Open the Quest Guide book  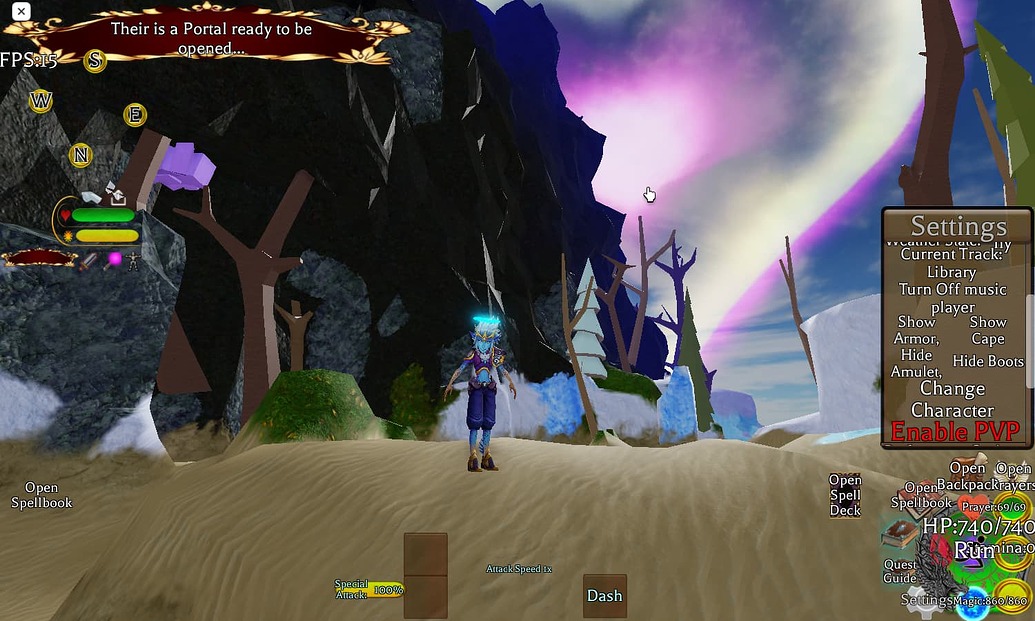(899, 536)
